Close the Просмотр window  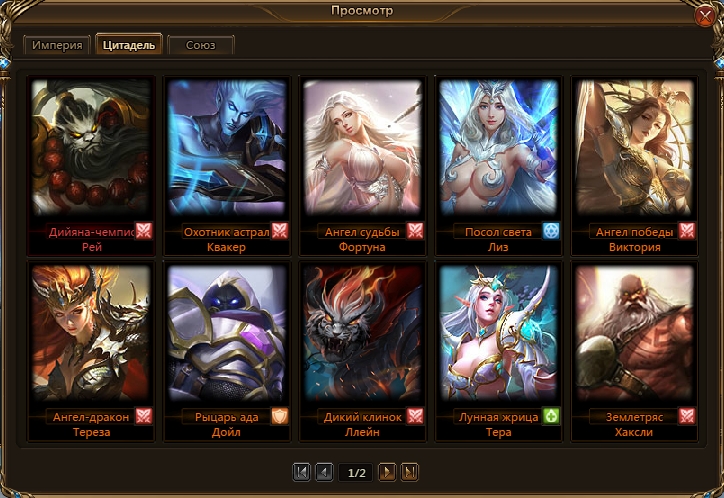tap(705, 17)
